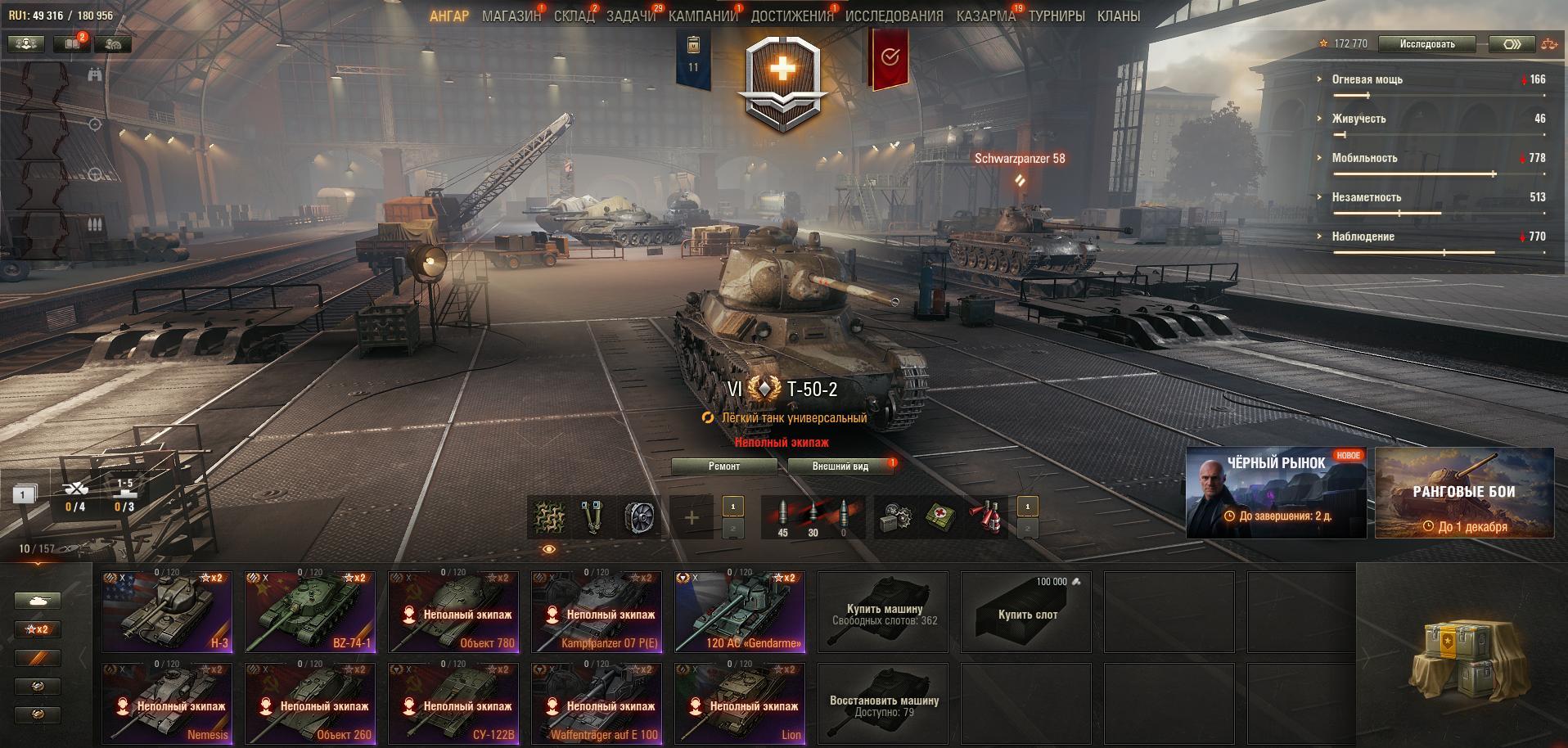The image size is (1568, 748).
Task: Open the Задачи tab
Action: coord(630,16)
